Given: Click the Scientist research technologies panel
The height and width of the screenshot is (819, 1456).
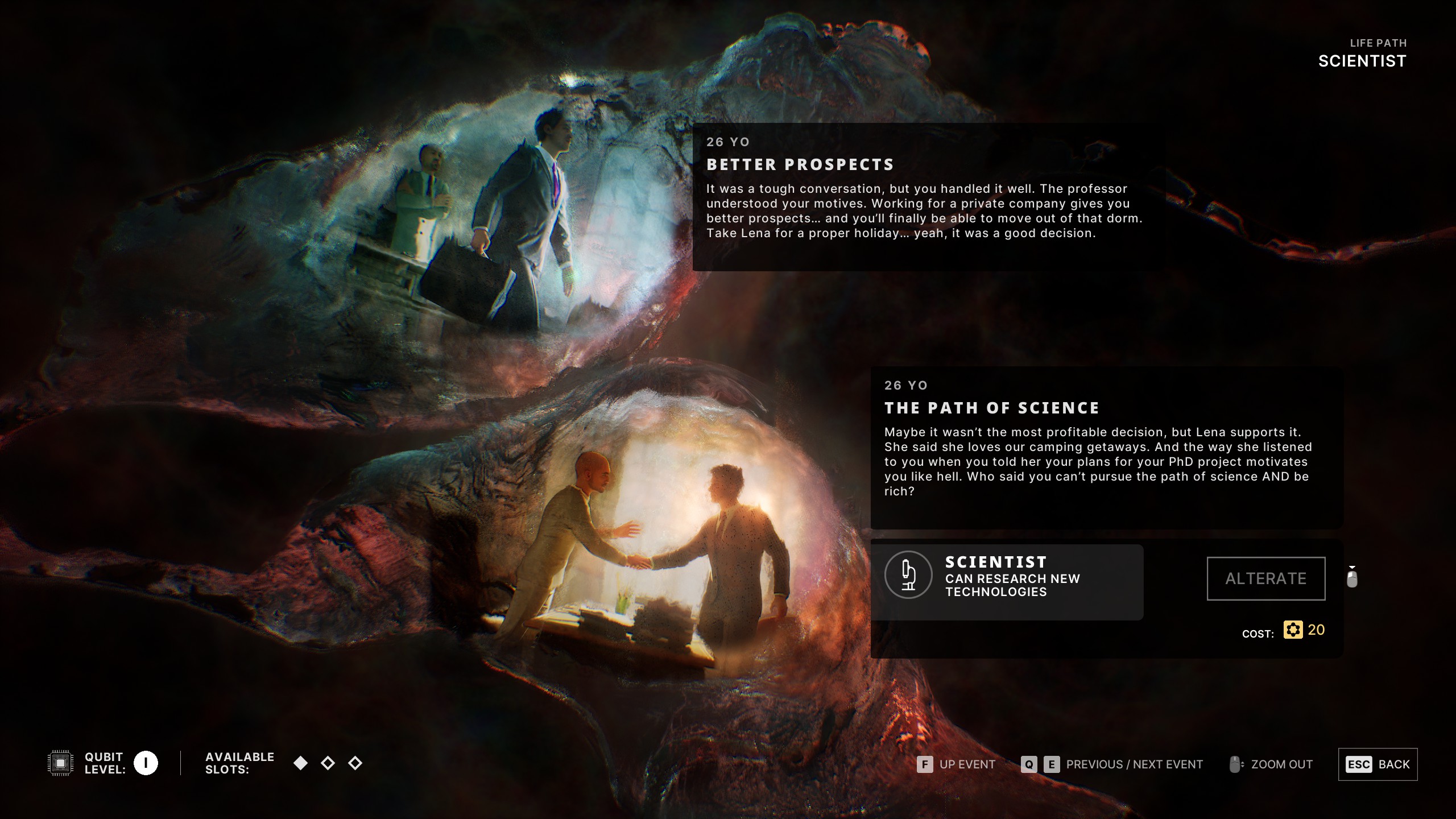Looking at the screenshot, I should click(x=1007, y=582).
